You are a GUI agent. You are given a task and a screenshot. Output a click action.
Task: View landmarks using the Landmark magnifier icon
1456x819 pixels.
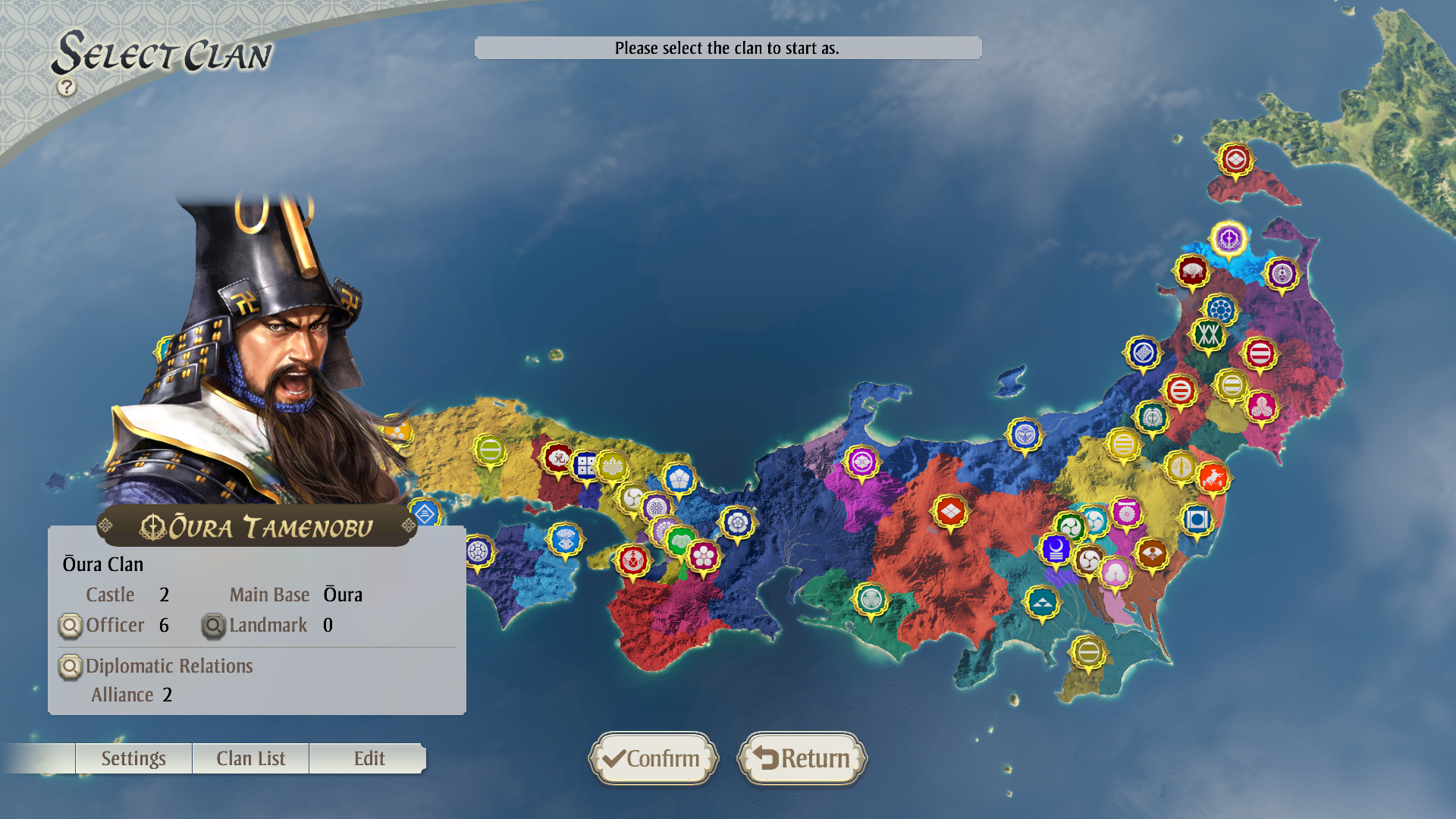click(213, 626)
